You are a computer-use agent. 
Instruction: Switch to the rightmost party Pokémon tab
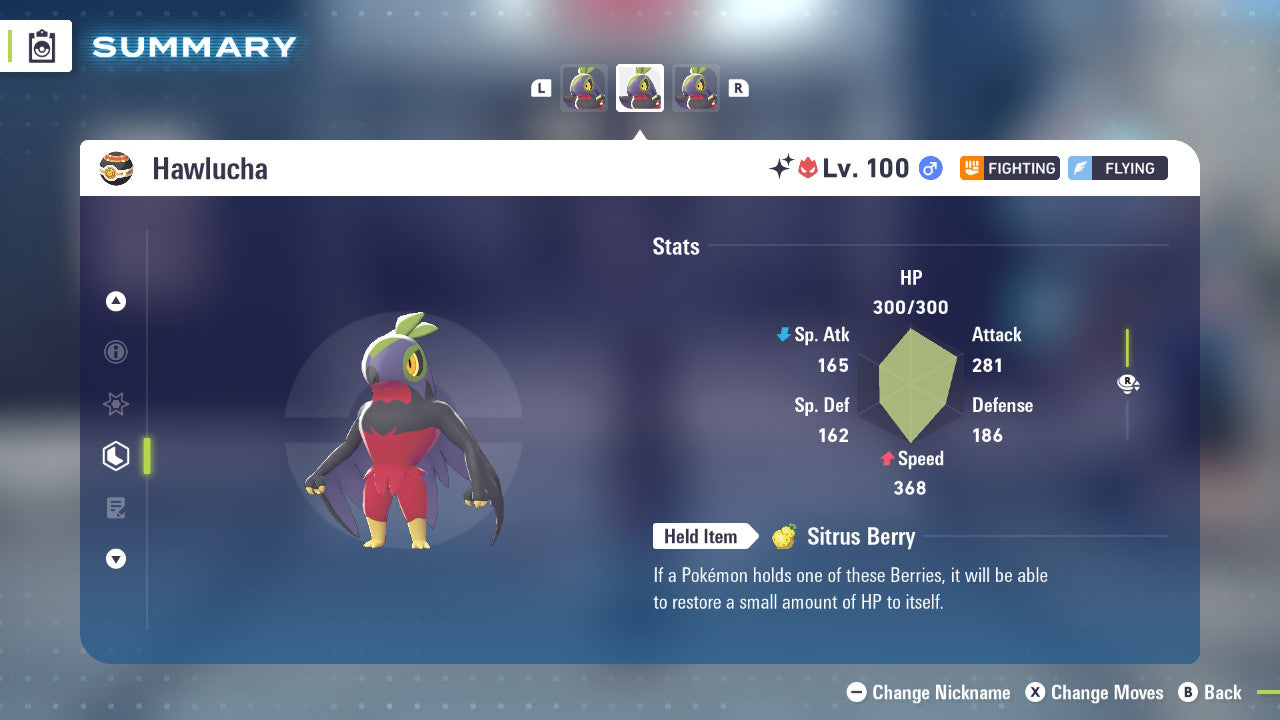click(696, 87)
